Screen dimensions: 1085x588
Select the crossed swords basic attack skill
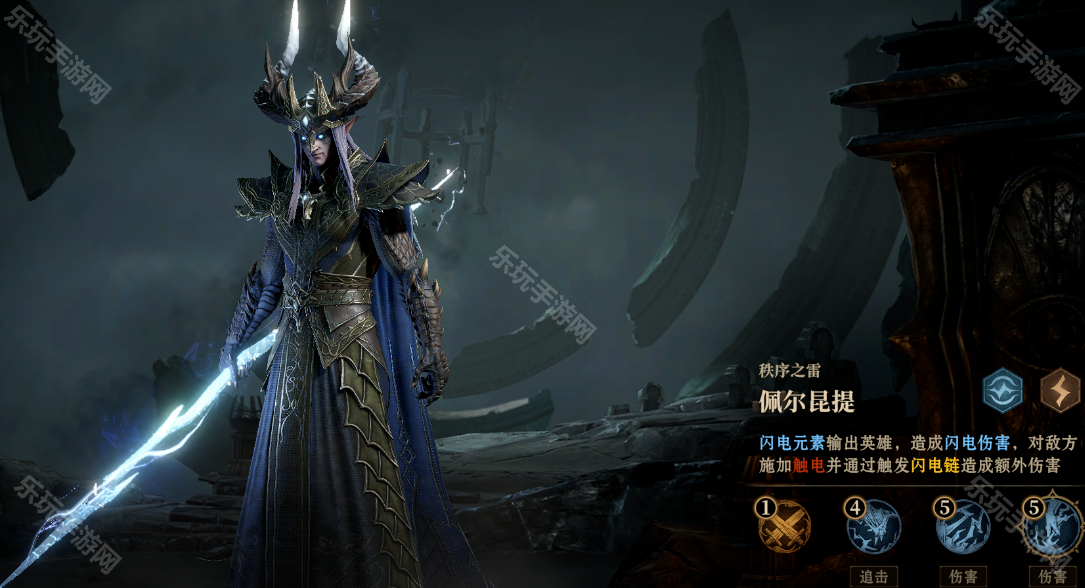785,527
